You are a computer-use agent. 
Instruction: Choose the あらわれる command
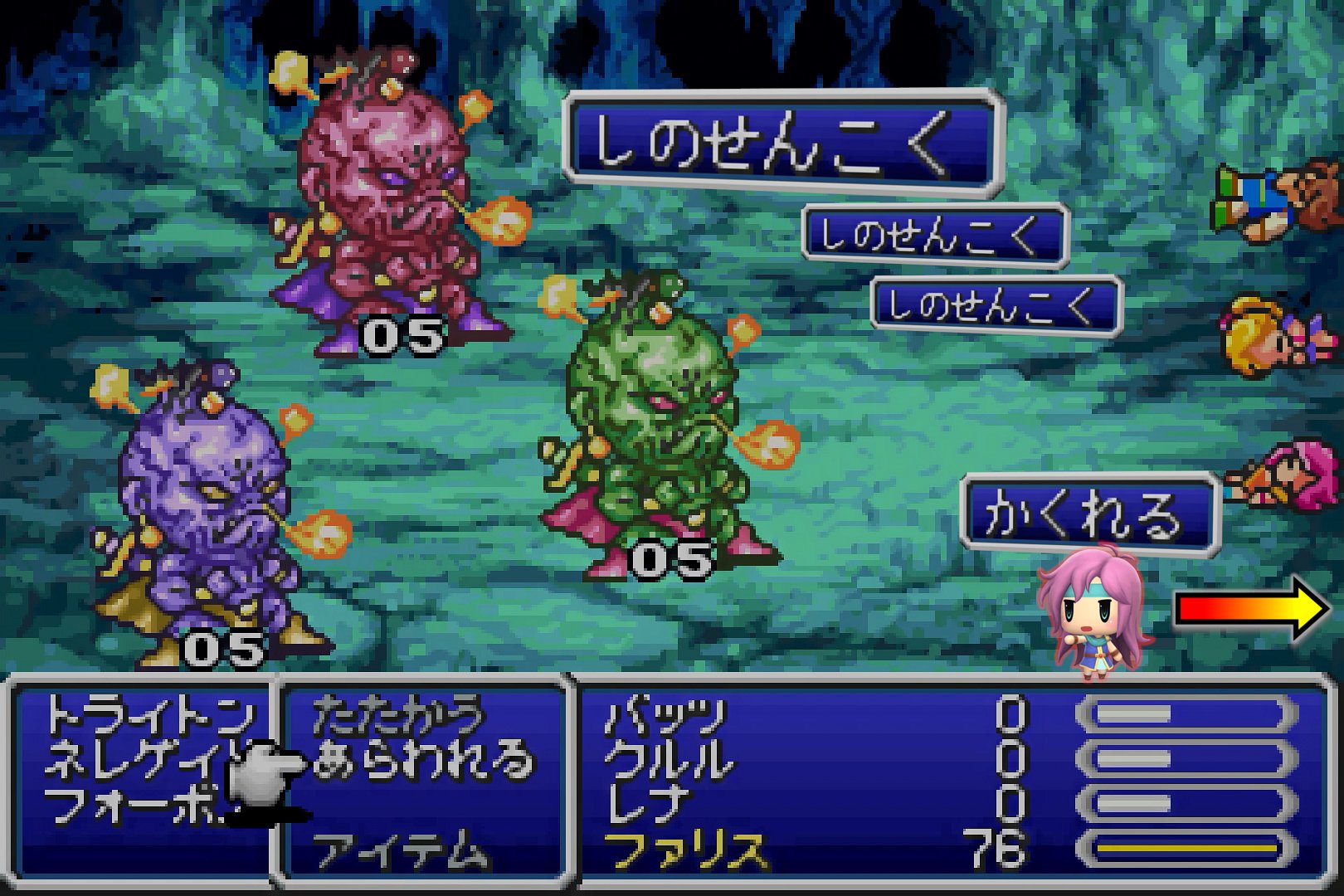[x=423, y=760]
